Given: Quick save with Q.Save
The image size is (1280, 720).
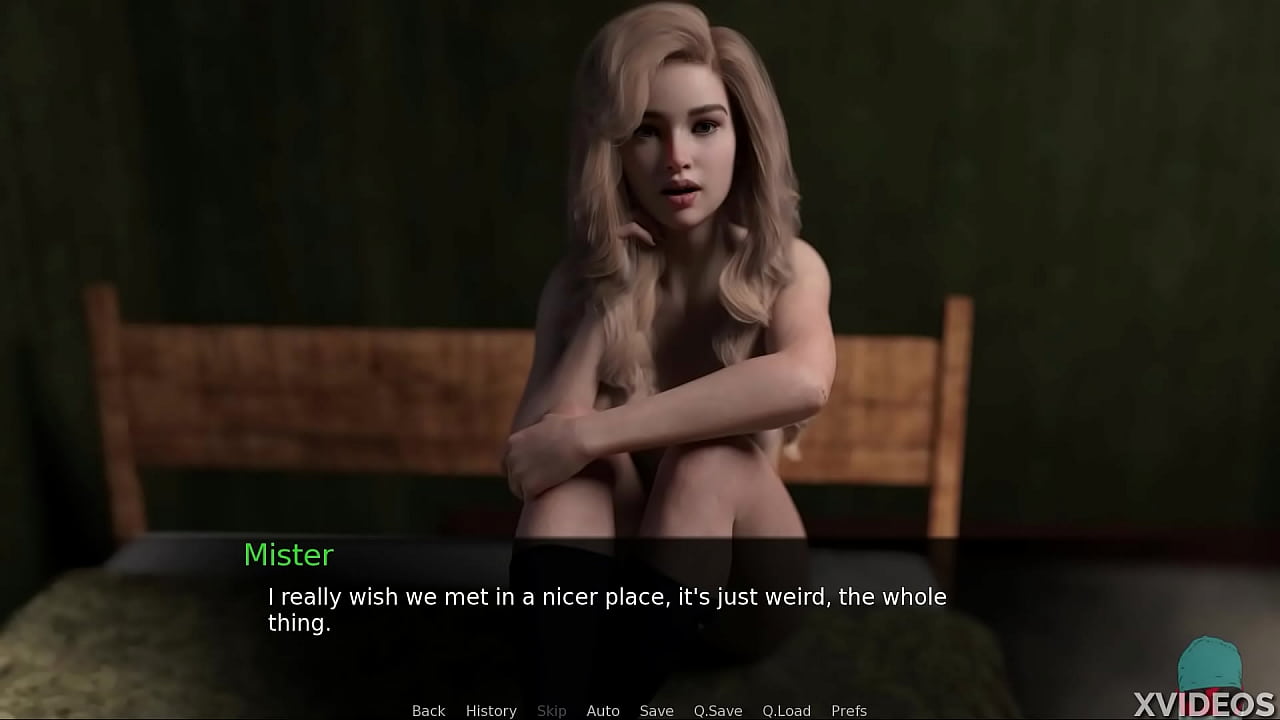Looking at the screenshot, I should pos(718,711).
